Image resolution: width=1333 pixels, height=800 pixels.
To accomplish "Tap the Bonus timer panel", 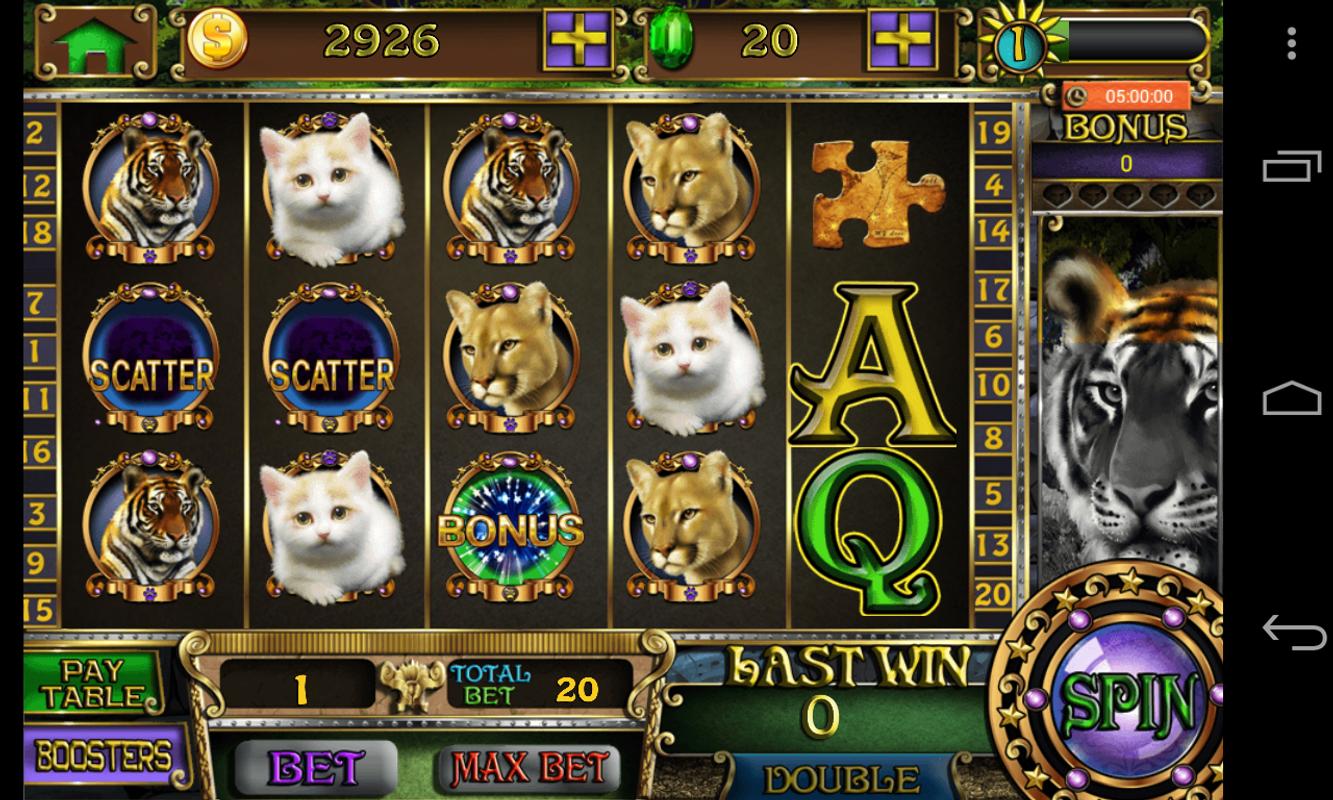I will point(1126,130).
